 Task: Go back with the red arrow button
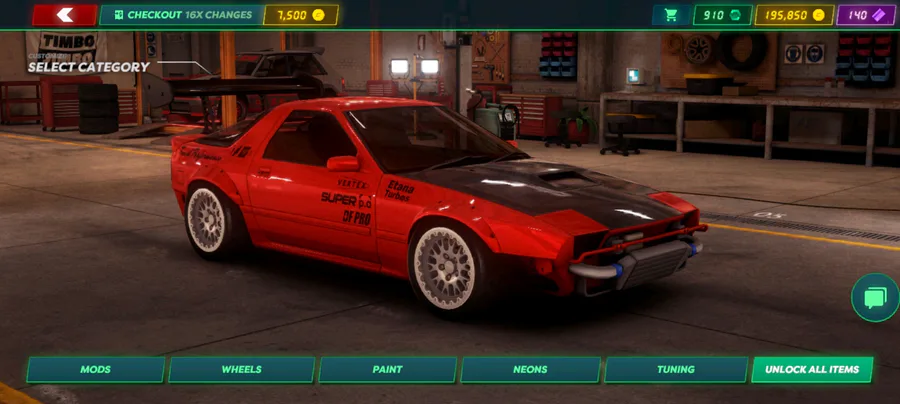click(65, 15)
